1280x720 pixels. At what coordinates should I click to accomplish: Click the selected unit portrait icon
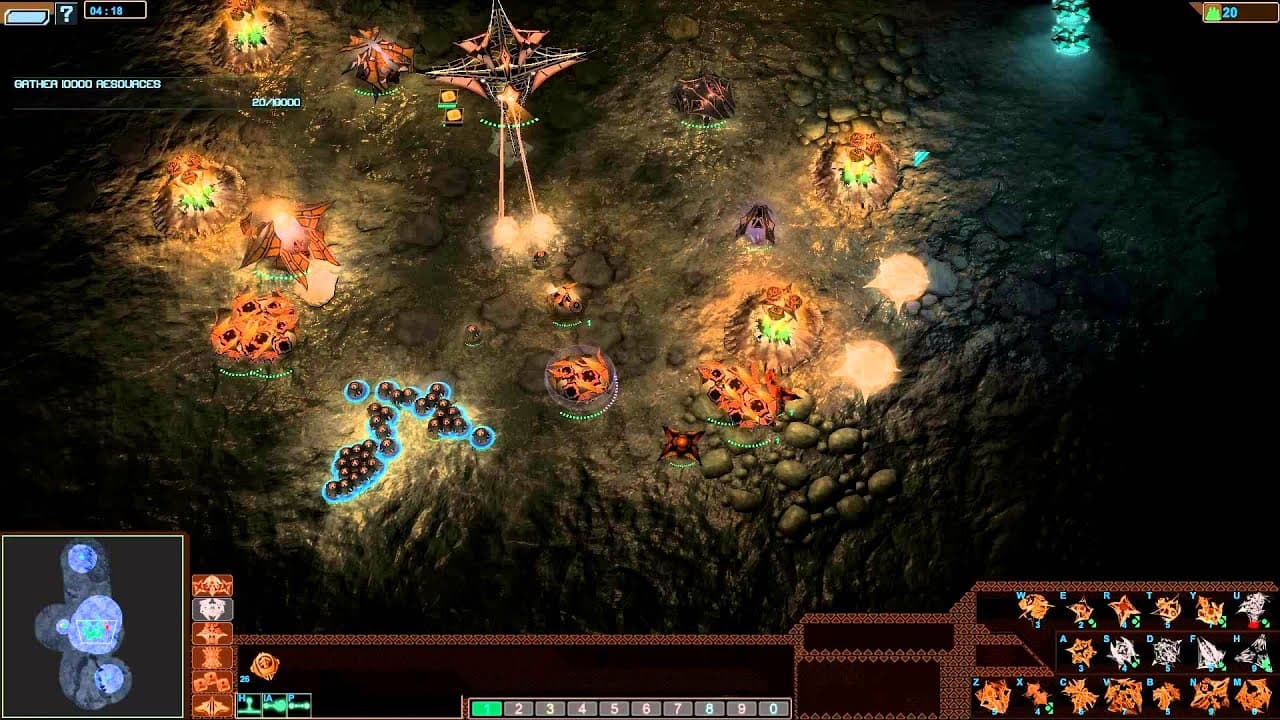coord(265,665)
